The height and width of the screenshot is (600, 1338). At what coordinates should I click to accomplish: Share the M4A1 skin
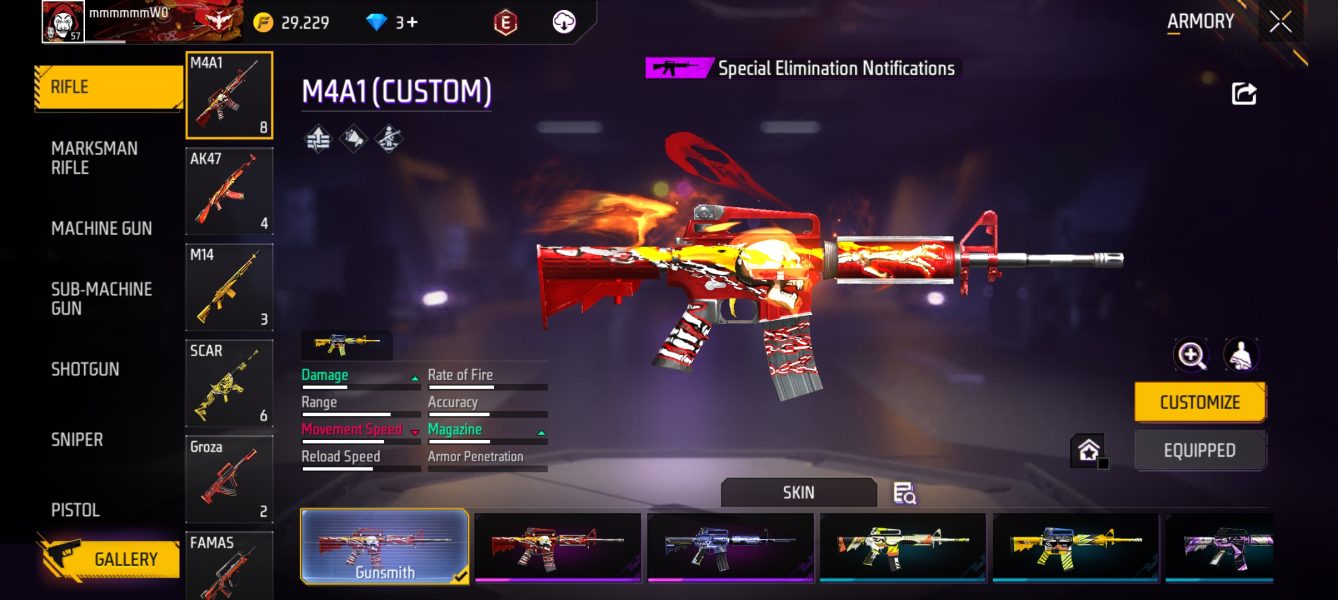click(x=1244, y=94)
